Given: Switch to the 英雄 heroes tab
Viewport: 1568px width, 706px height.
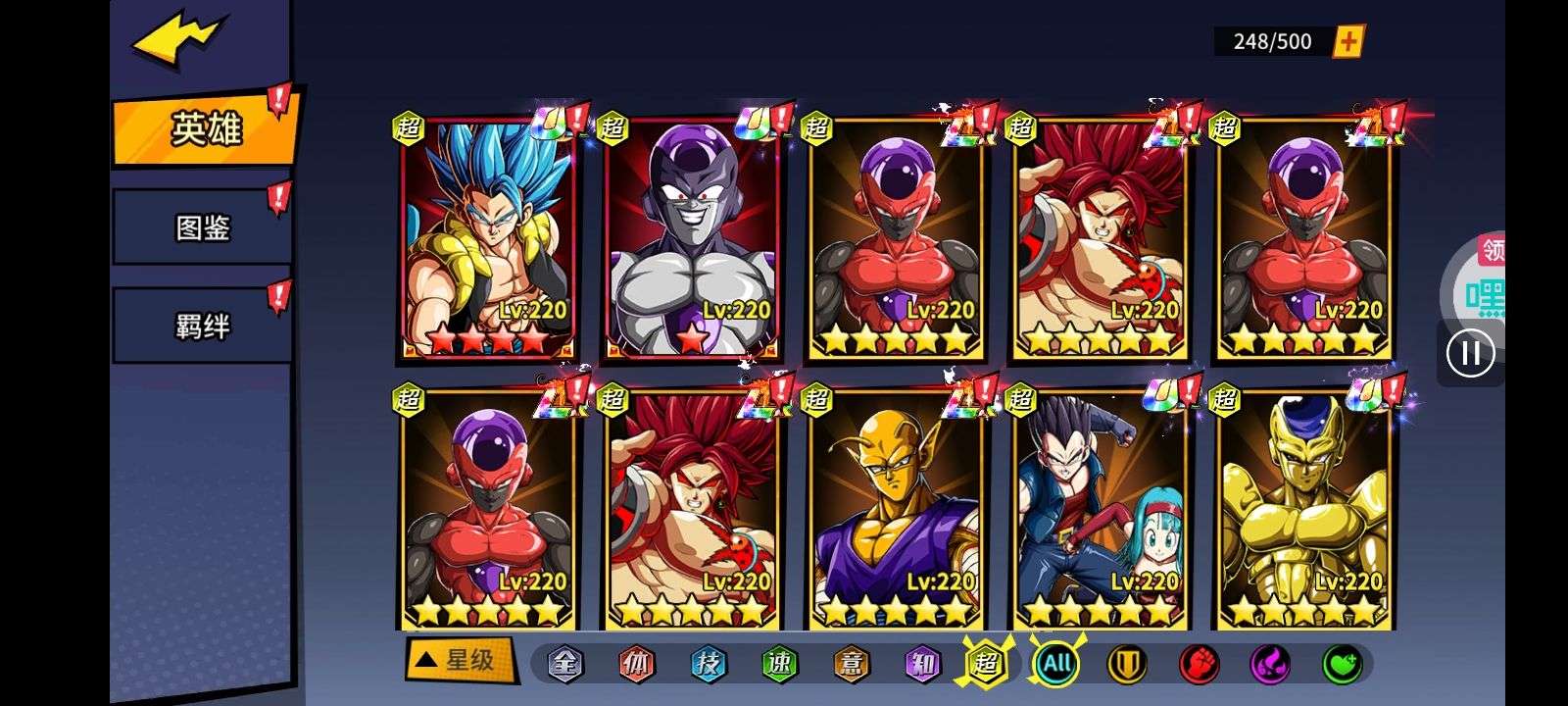Looking at the screenshot, I should click(206, 128).
